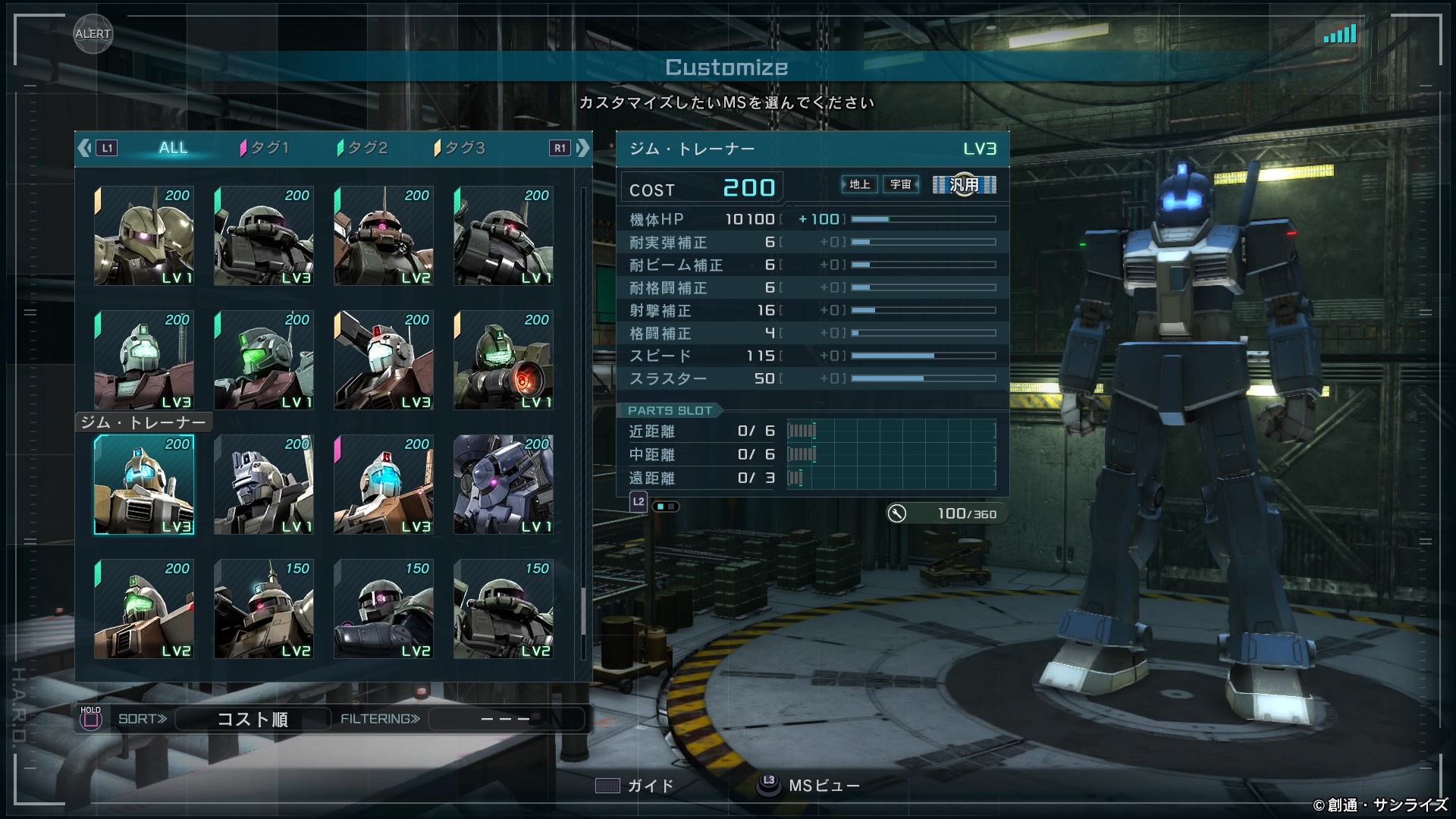Select the pink-tagged mobile suit tile
The image size is (1456, 819).
(x=384, y=485)
